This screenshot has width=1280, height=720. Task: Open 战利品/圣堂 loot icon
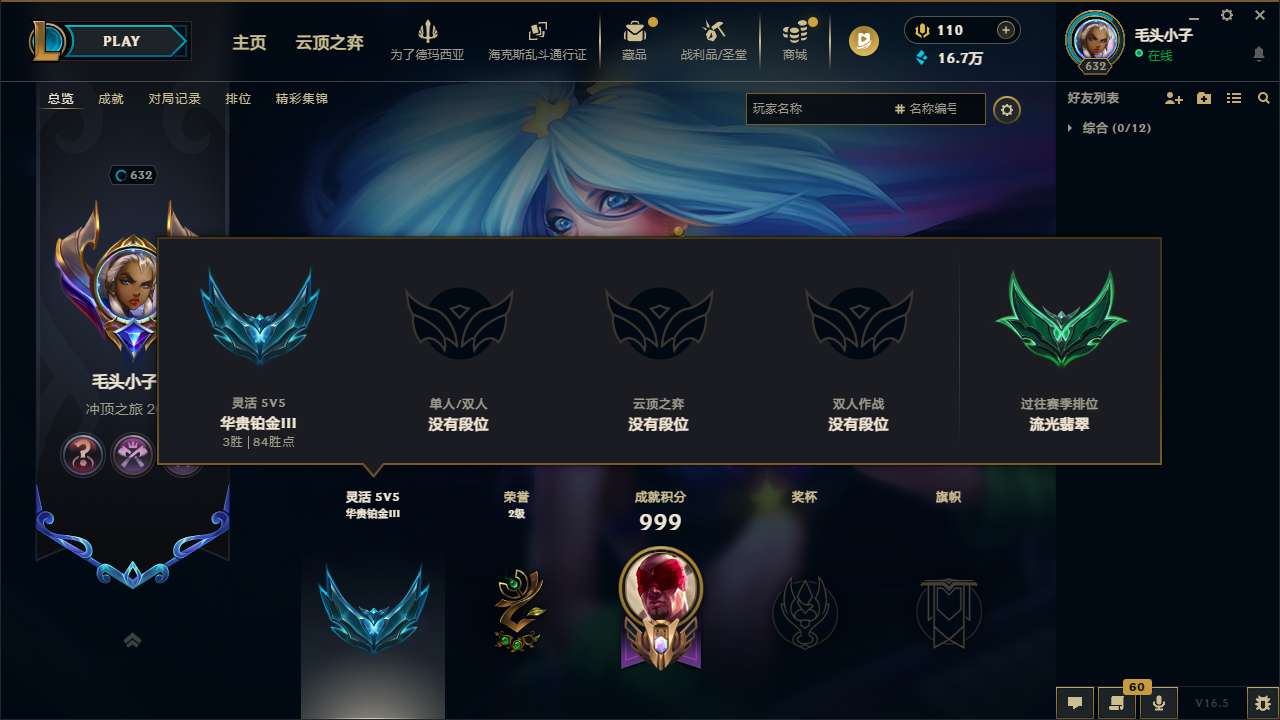coord(714,40)
